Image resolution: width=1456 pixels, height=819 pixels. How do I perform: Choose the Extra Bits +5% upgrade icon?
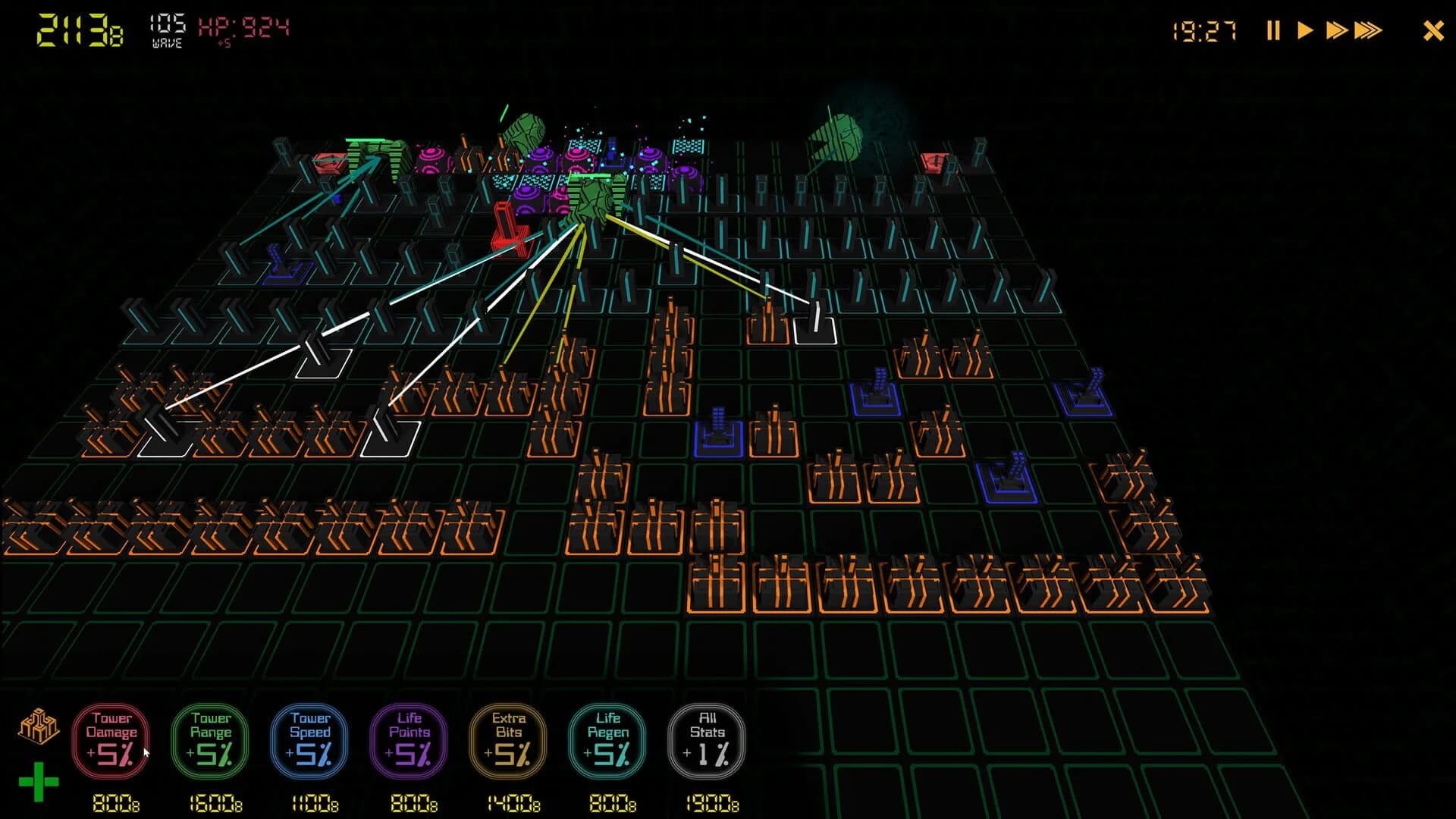point(508,739)
